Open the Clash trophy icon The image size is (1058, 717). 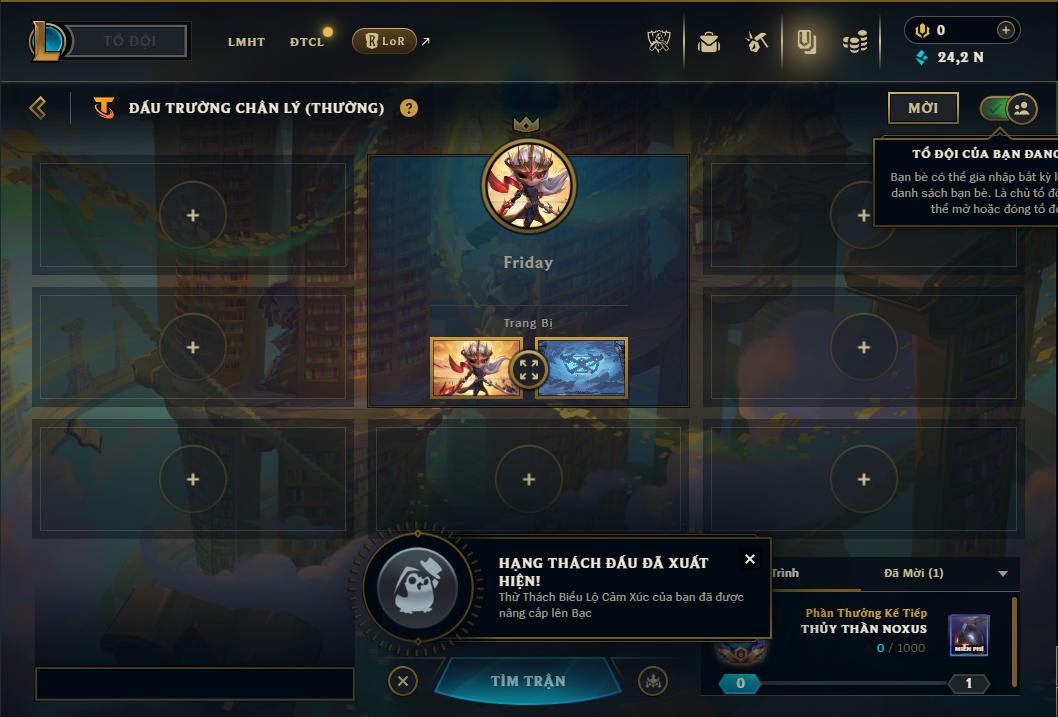[x=660, y=42]
